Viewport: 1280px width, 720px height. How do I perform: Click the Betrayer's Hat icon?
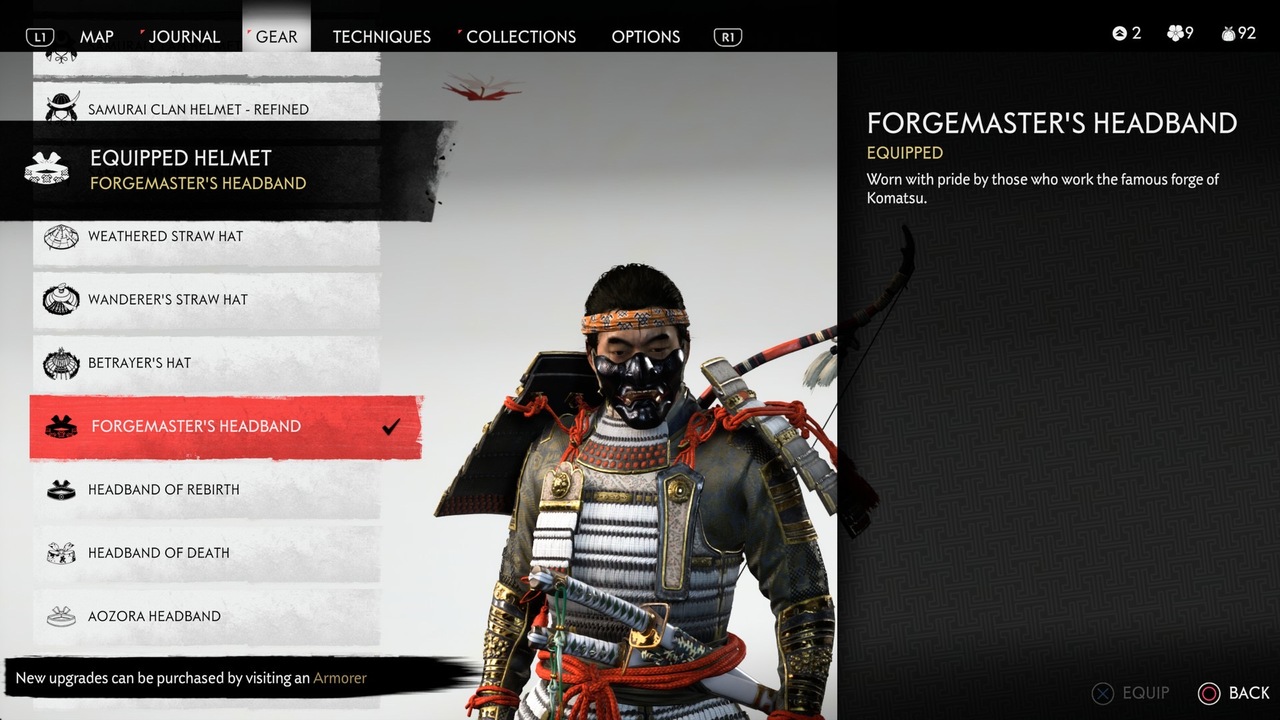(x=61, y=363)
